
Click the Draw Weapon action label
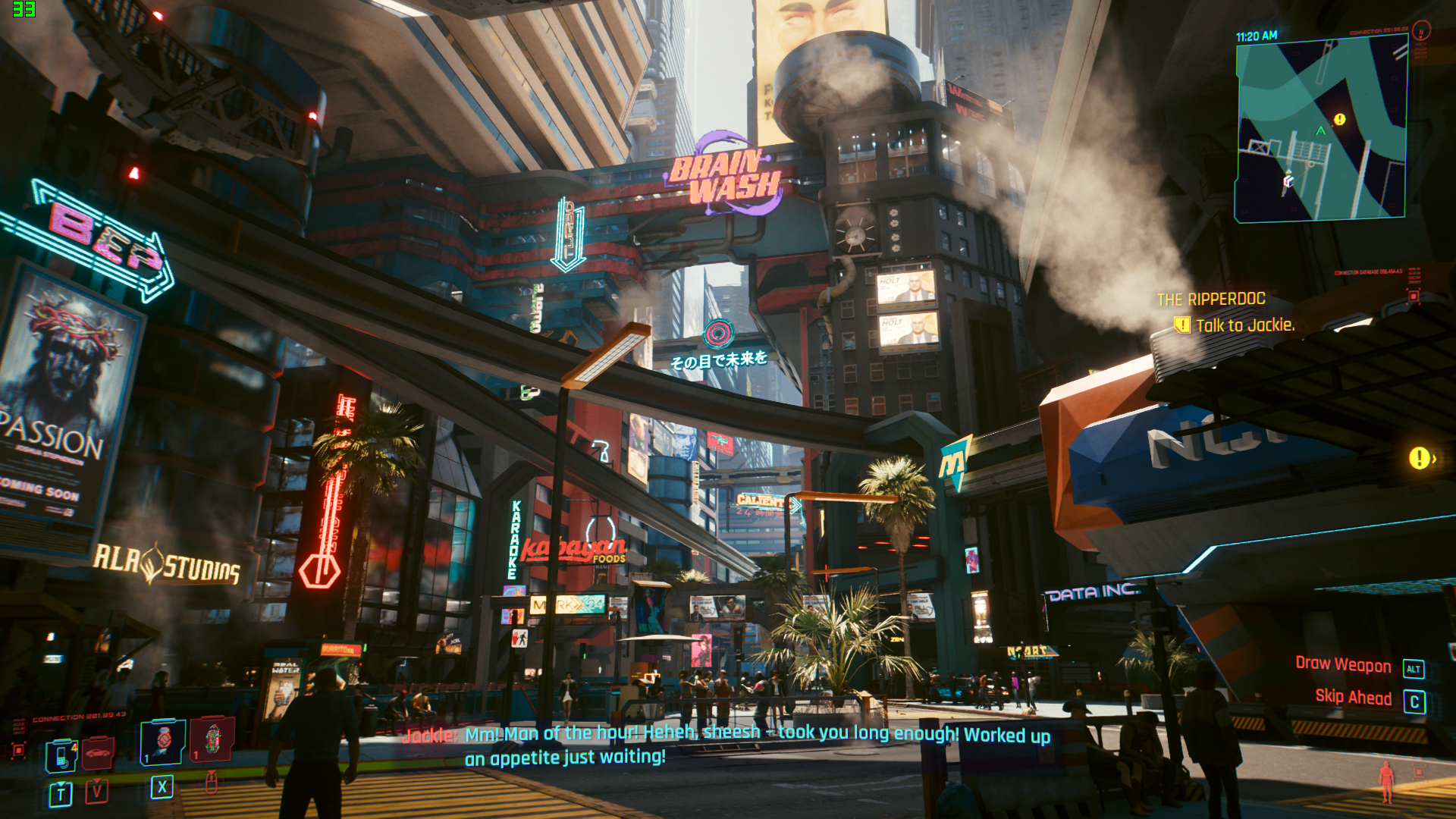1343,665
